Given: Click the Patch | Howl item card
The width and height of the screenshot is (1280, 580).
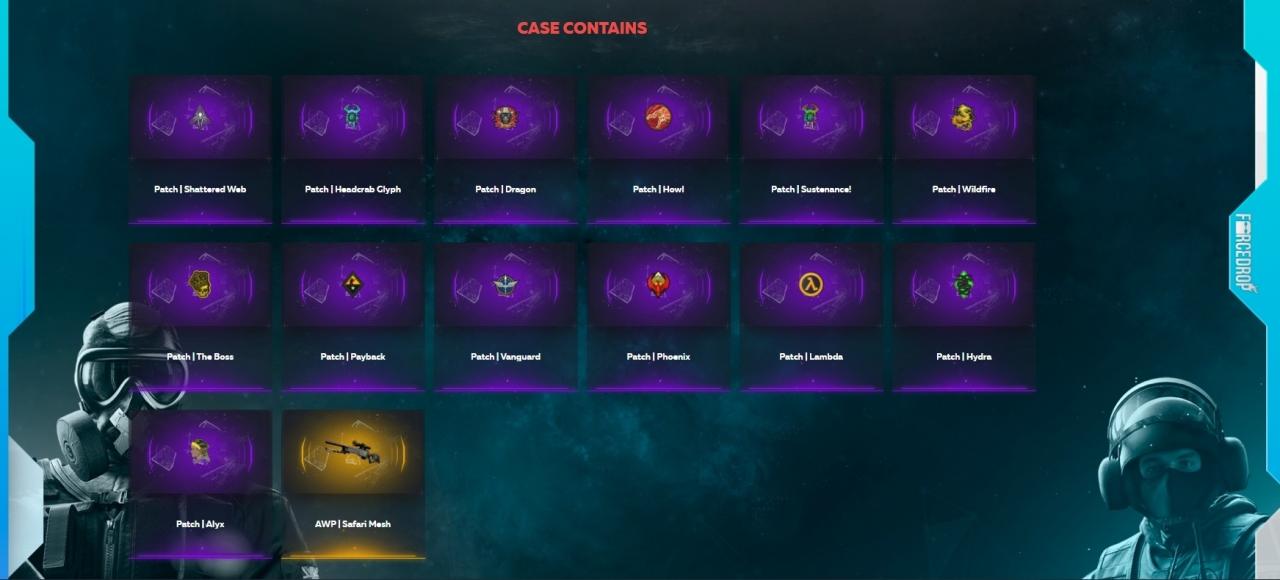Looking at the screenshot, I should [658, 148].
